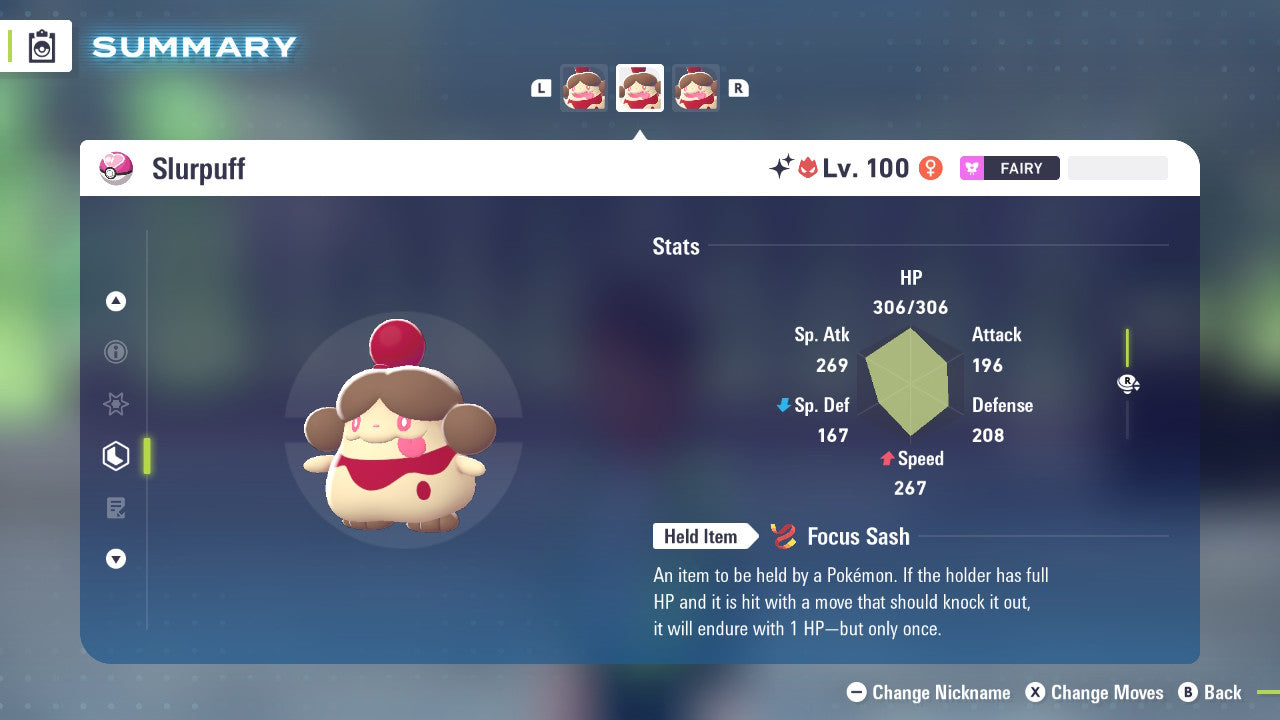
Task: Click the Poké Ball icon beside Slurpuff
Action: tap(116, 168)
